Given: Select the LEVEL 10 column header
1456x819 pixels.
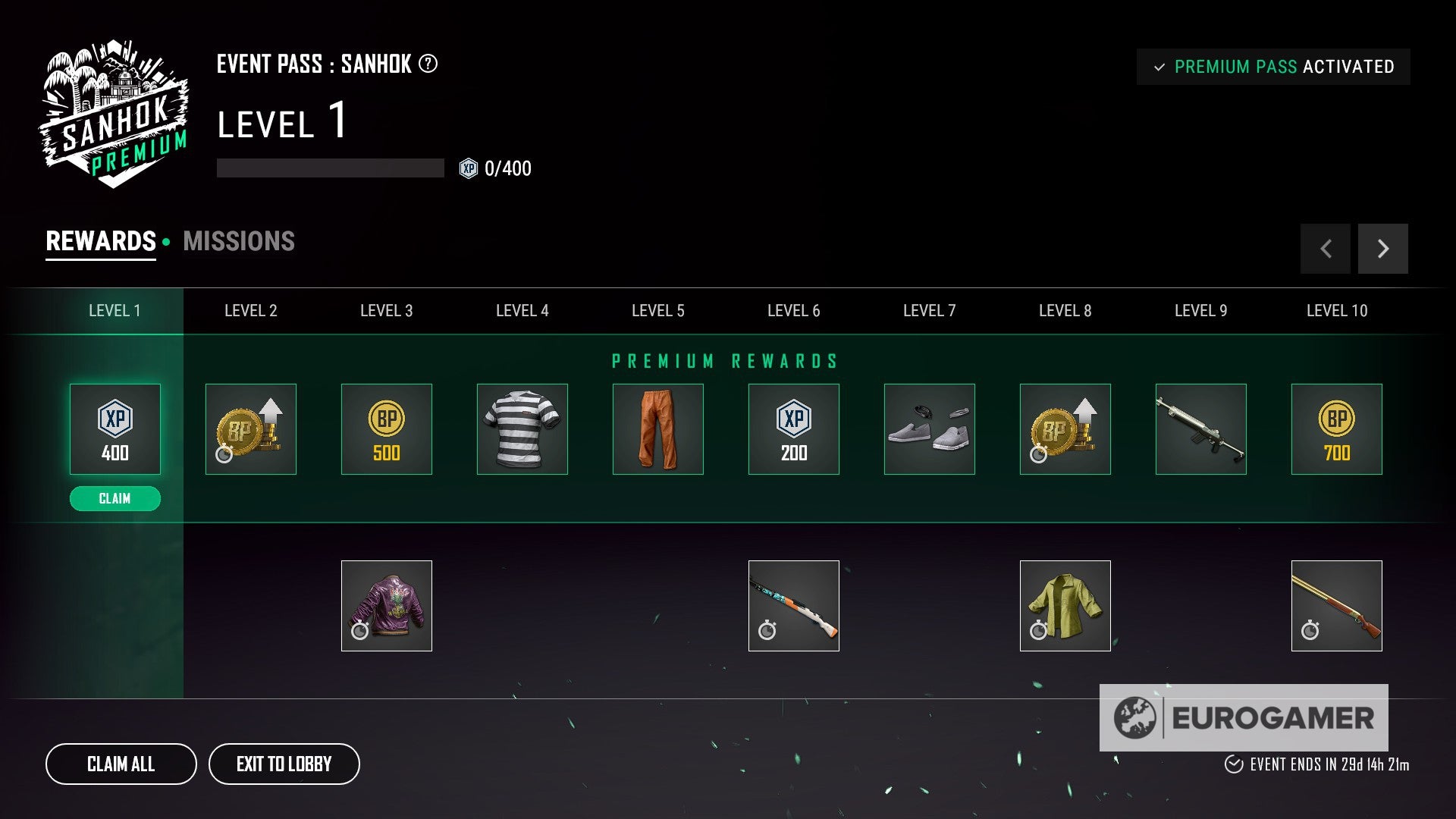Looking at the screenshot, I should tap(1337, 310).
